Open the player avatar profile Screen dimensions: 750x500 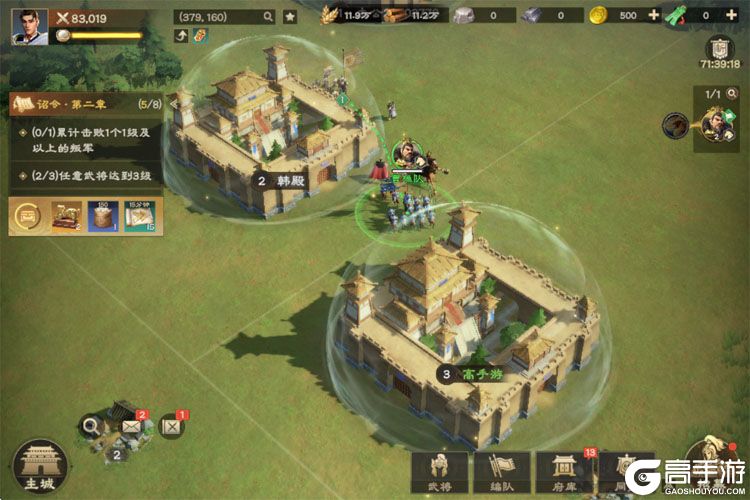[29, 26]
